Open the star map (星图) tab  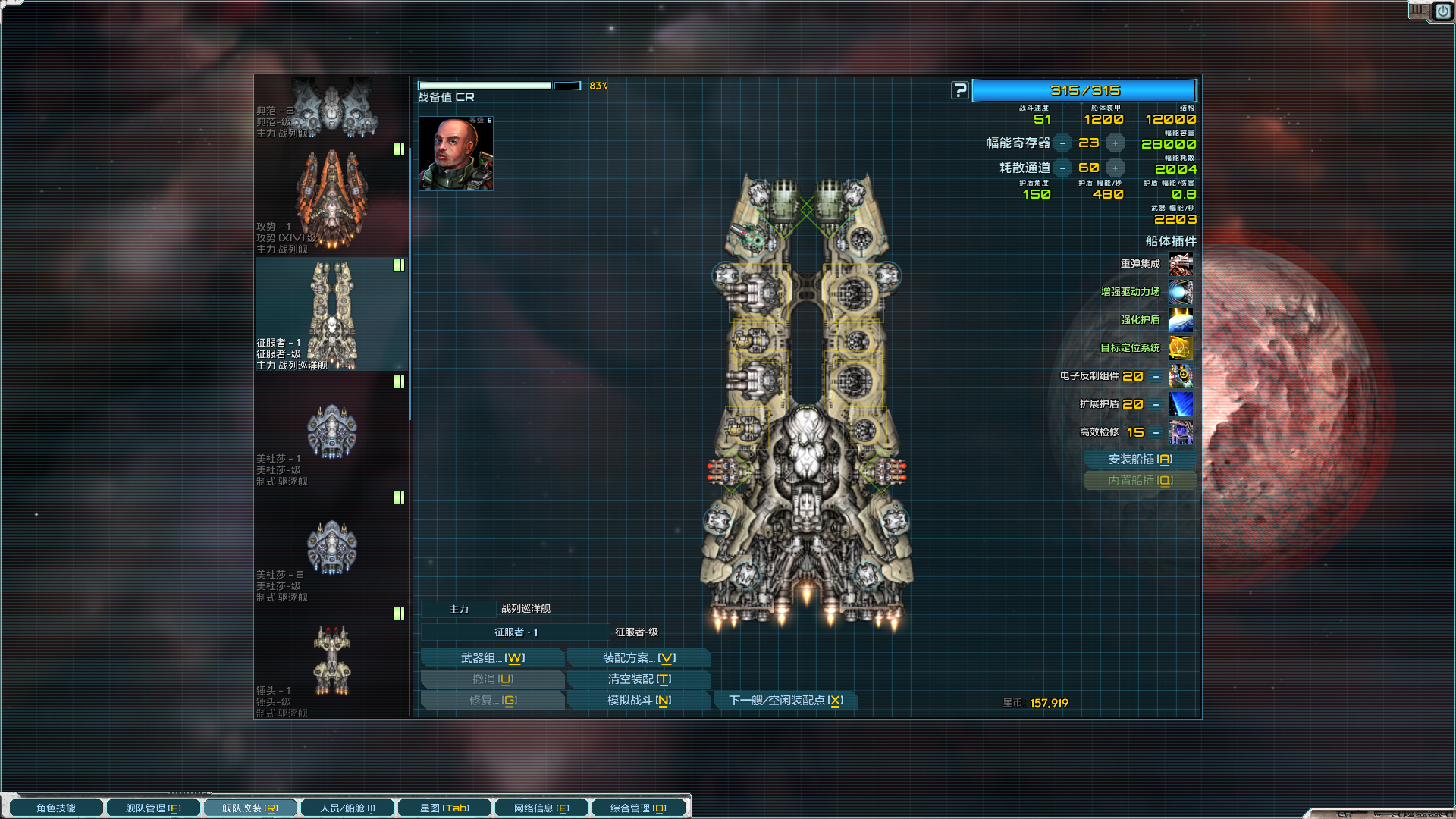tap(444, 808)
